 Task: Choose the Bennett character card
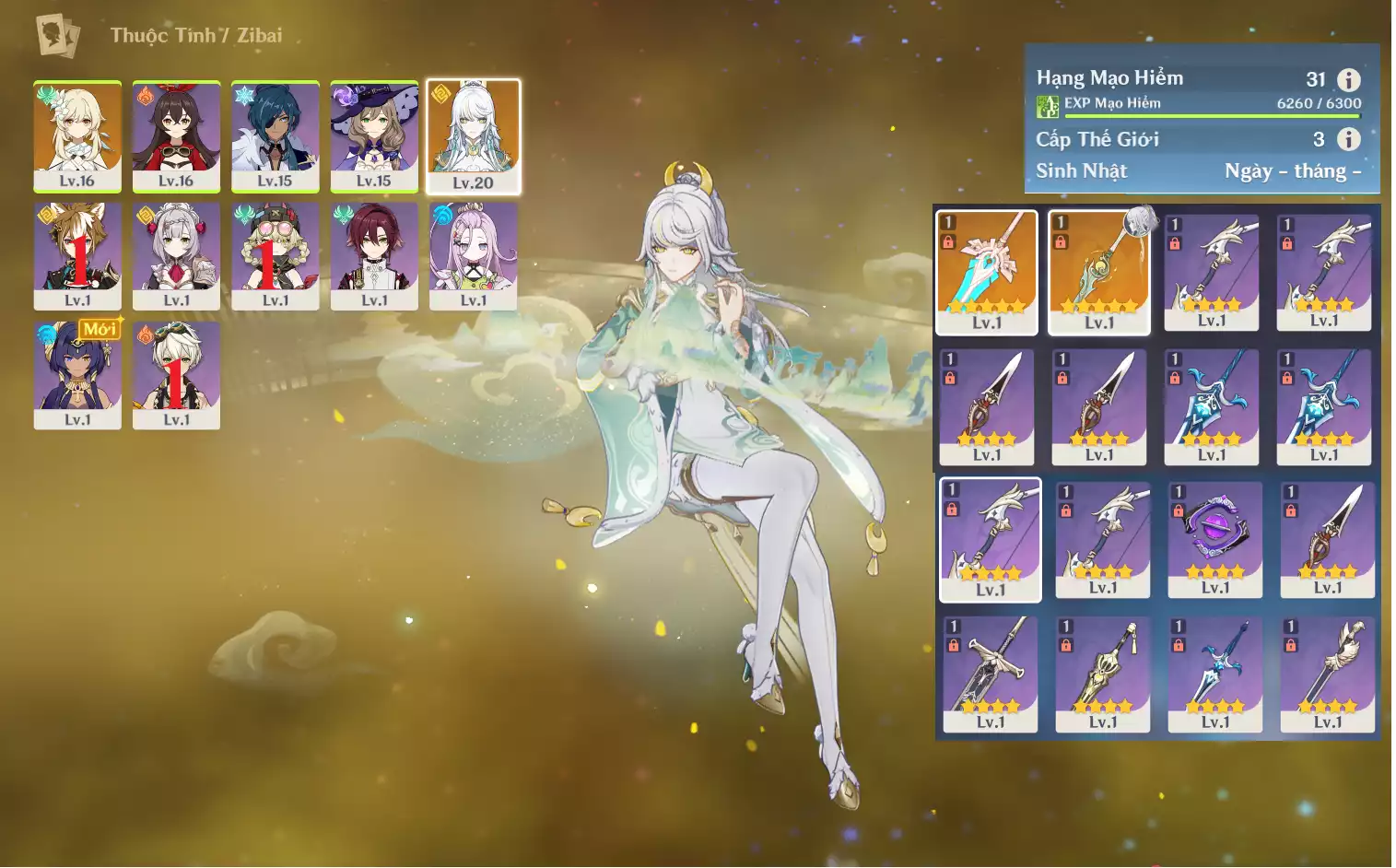(x=176, y=374)
